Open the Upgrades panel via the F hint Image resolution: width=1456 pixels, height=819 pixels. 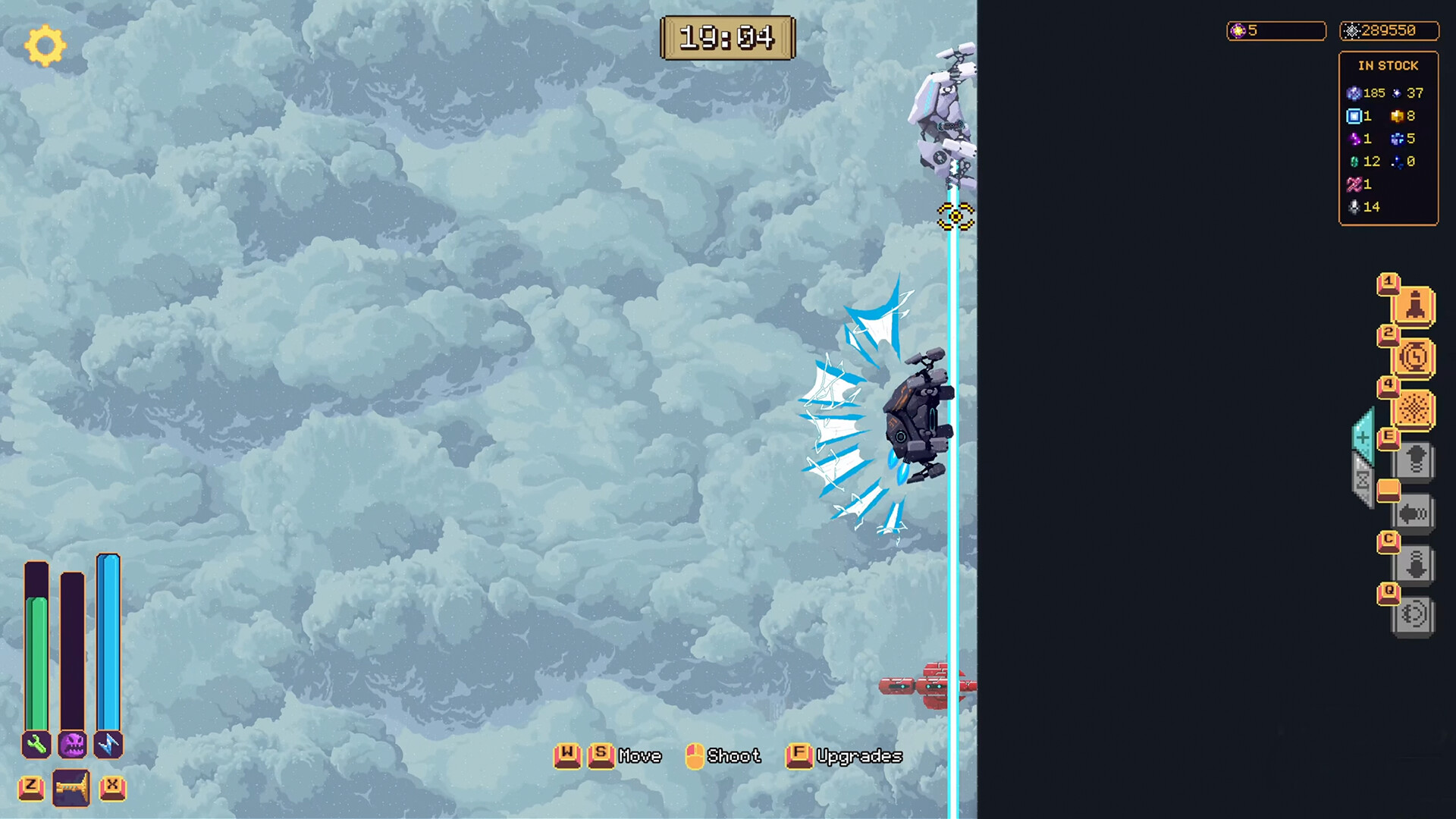coord(799,755)
